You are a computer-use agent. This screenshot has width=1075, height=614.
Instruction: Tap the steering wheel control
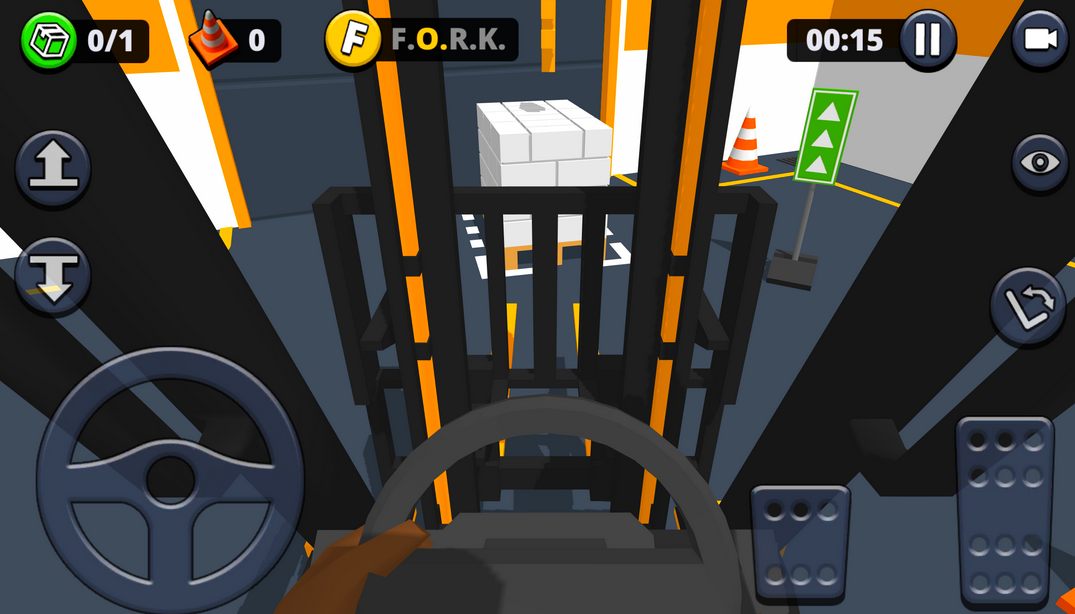pos(170,480)
